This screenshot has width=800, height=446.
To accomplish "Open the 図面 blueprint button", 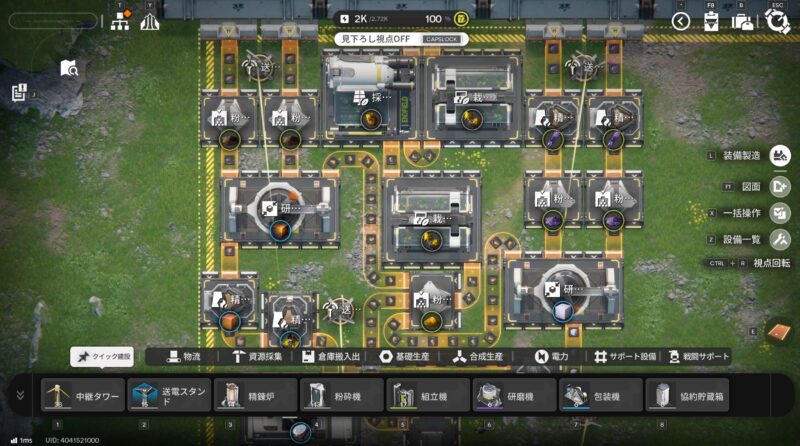I will tap(780, 185).
